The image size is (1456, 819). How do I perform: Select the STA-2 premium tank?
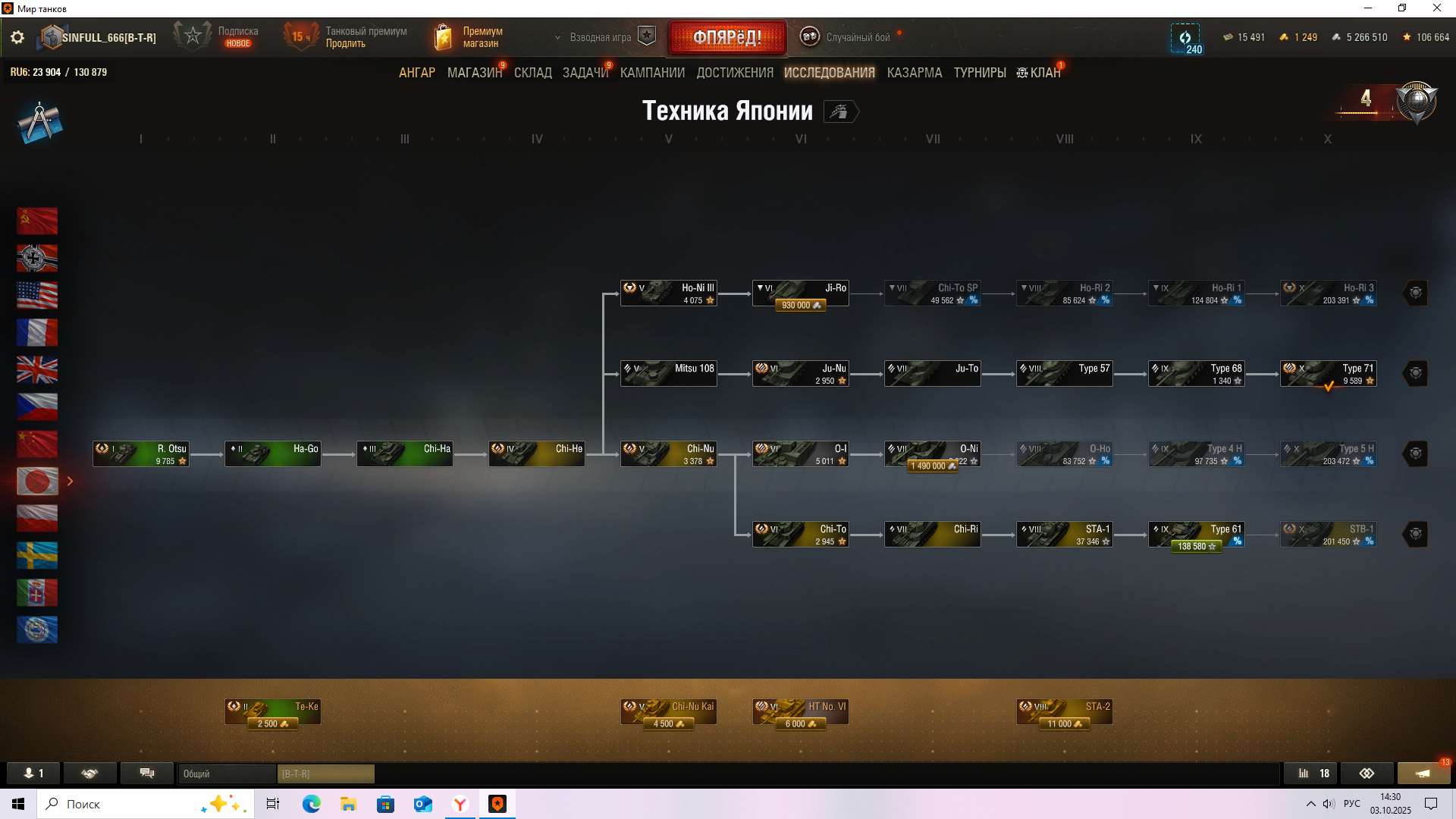point(1064,712)
